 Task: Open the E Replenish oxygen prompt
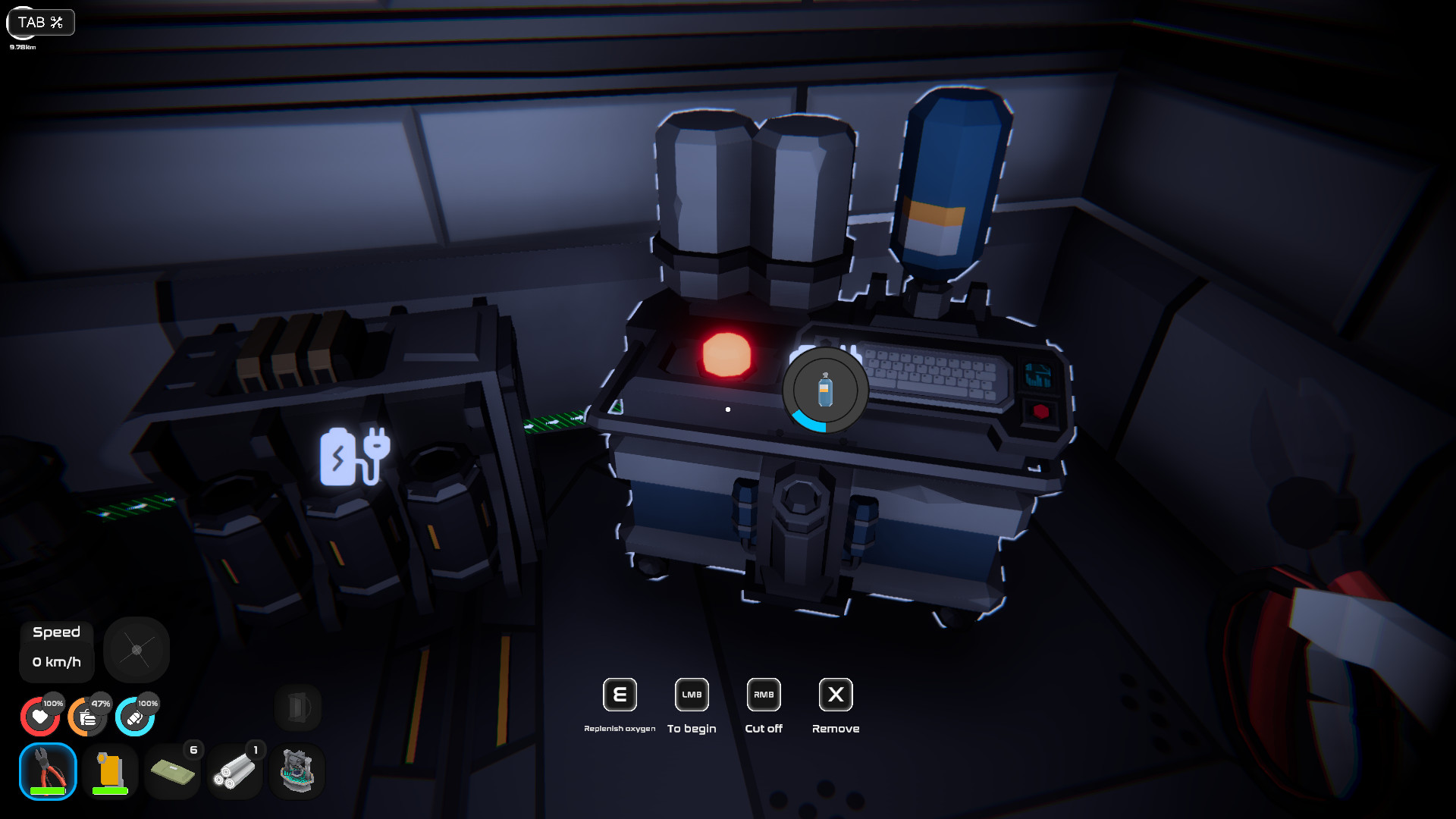pos(619,695)
